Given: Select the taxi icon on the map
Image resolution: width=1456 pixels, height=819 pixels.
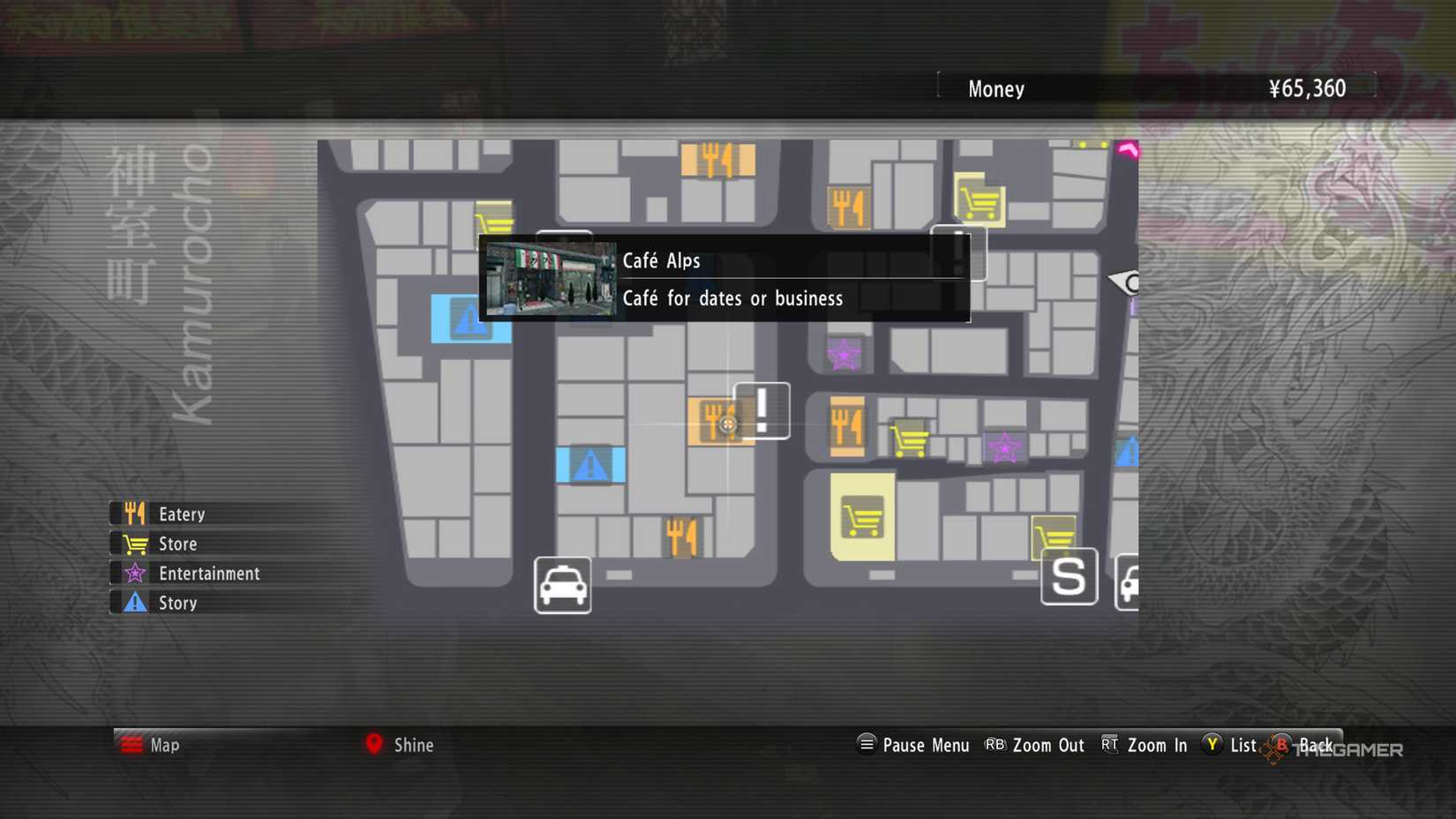Looking at the screenshot, I should 561,584.
